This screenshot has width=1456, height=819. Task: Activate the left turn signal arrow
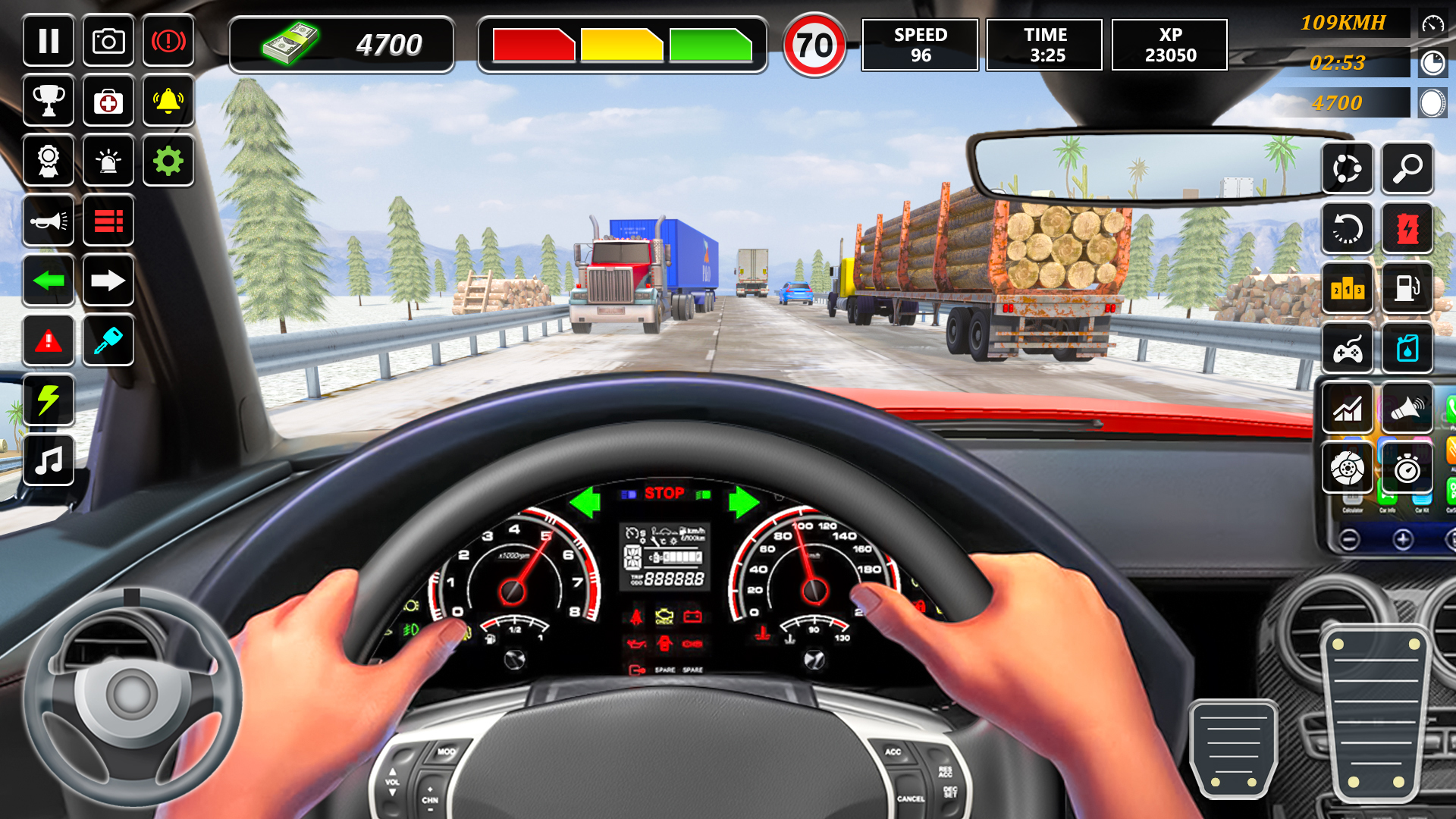49,281
